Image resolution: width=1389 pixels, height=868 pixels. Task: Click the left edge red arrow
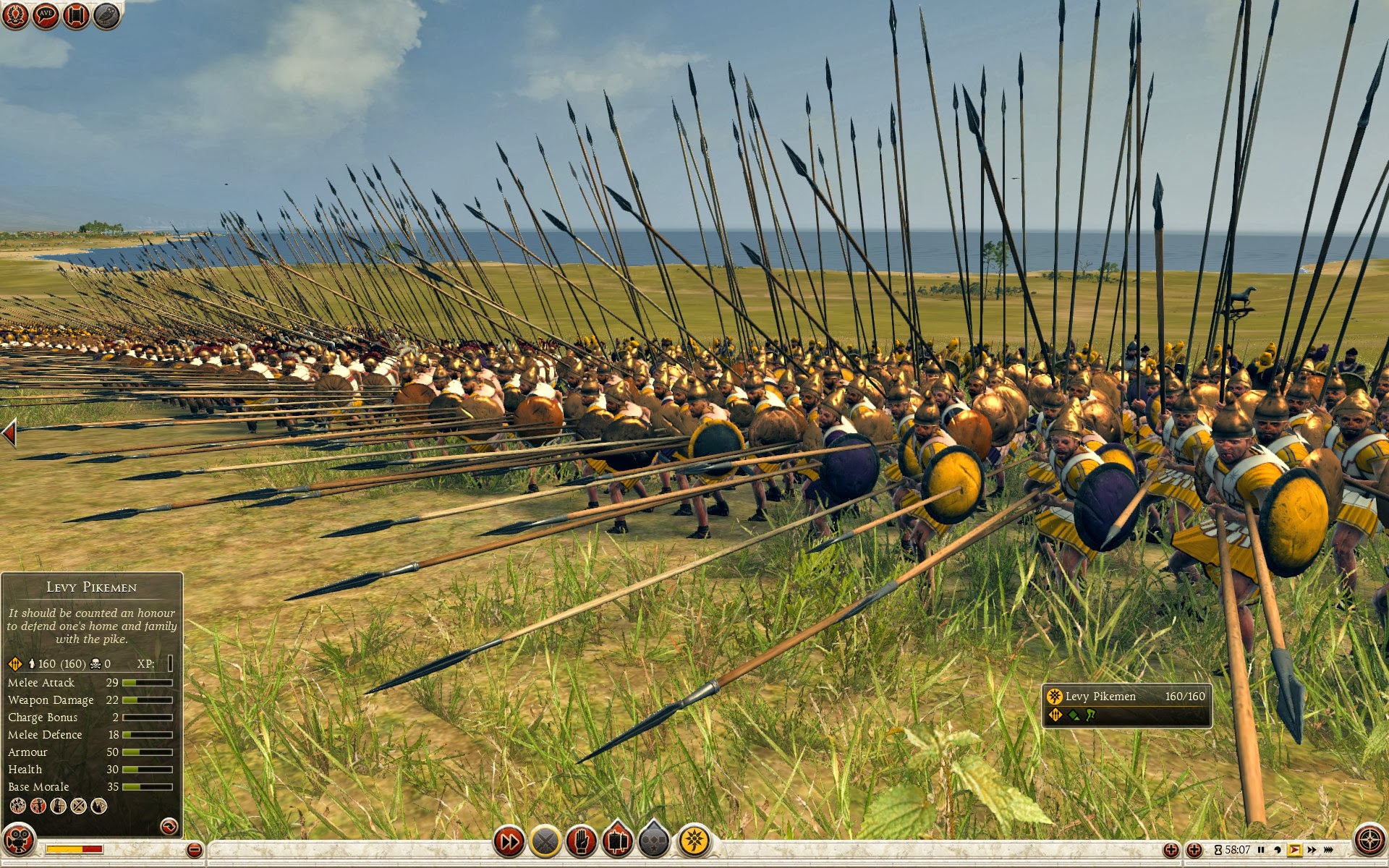pyautogui.click(x=9, y=433)
